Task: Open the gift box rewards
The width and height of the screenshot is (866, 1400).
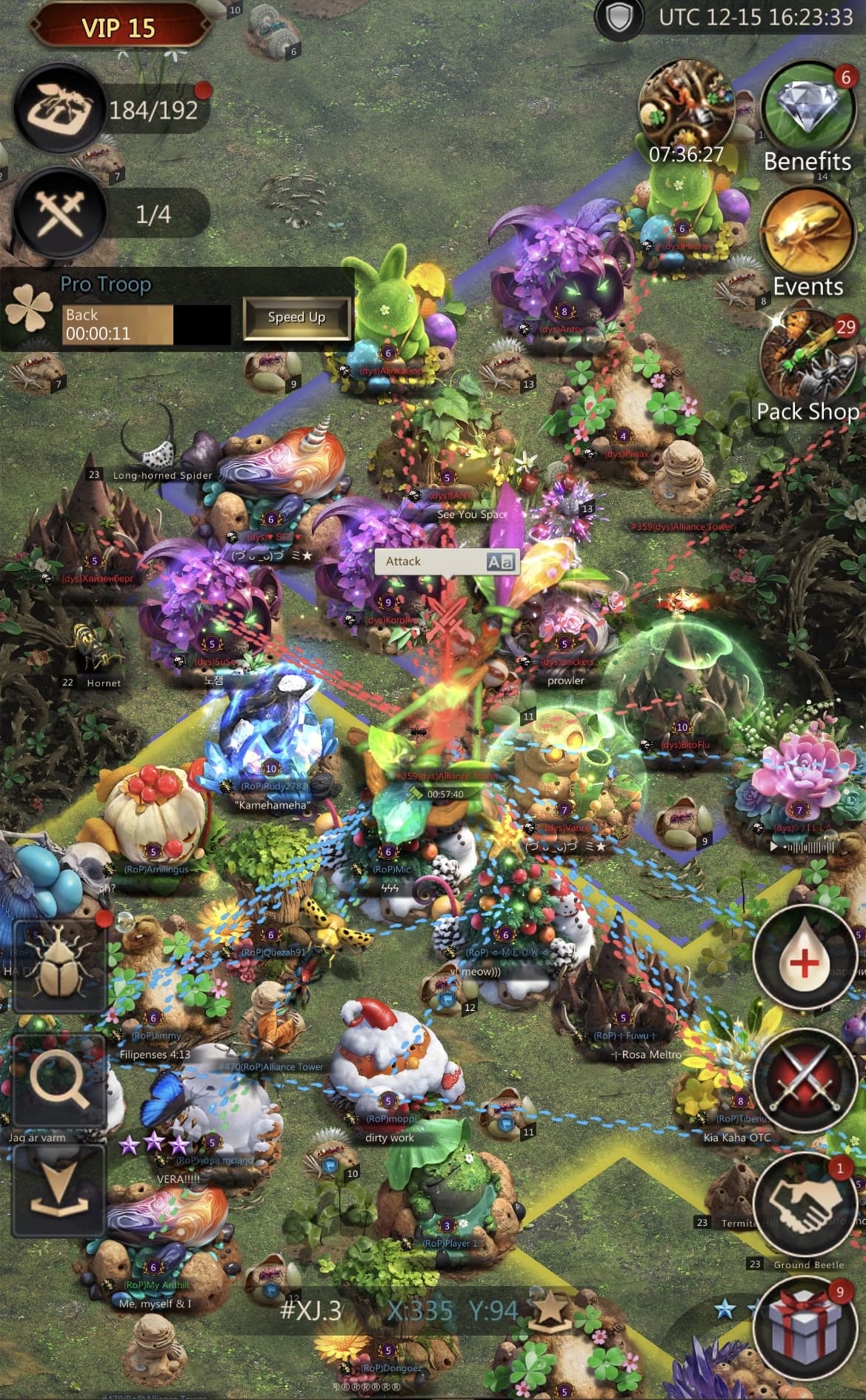Action: [805, 1324]
